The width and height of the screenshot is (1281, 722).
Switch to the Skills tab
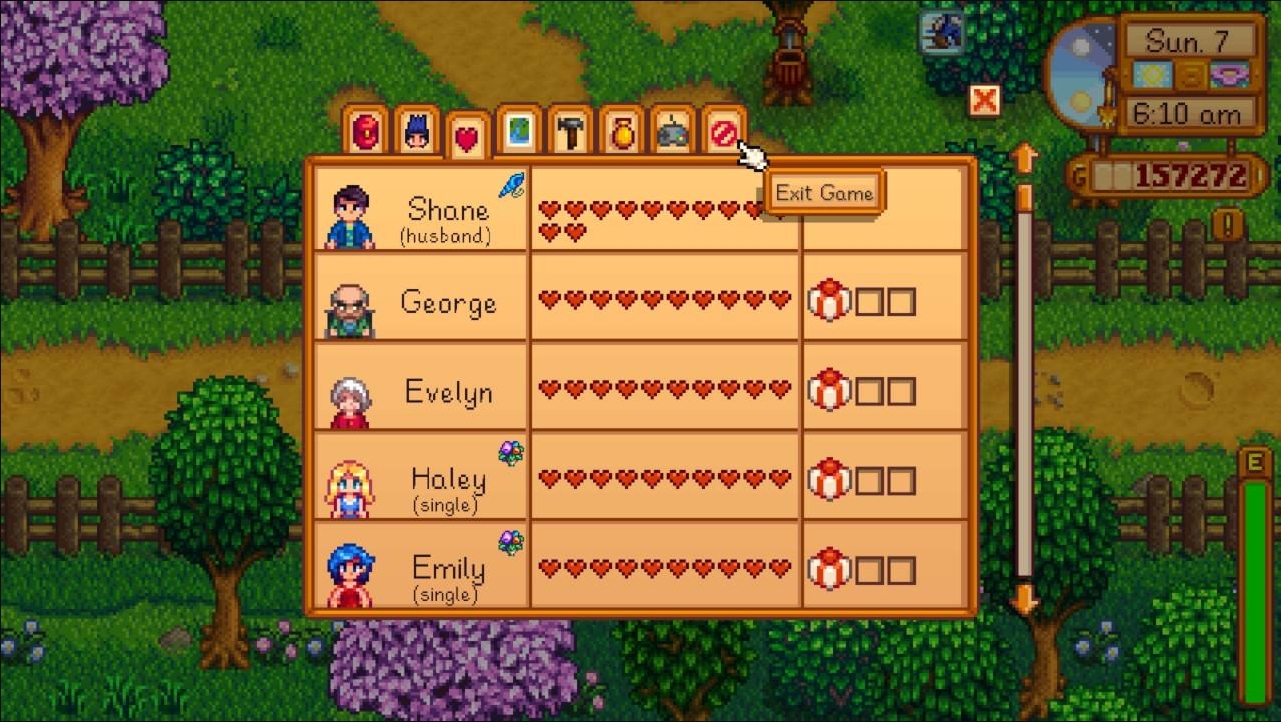[x=417, y=130]
